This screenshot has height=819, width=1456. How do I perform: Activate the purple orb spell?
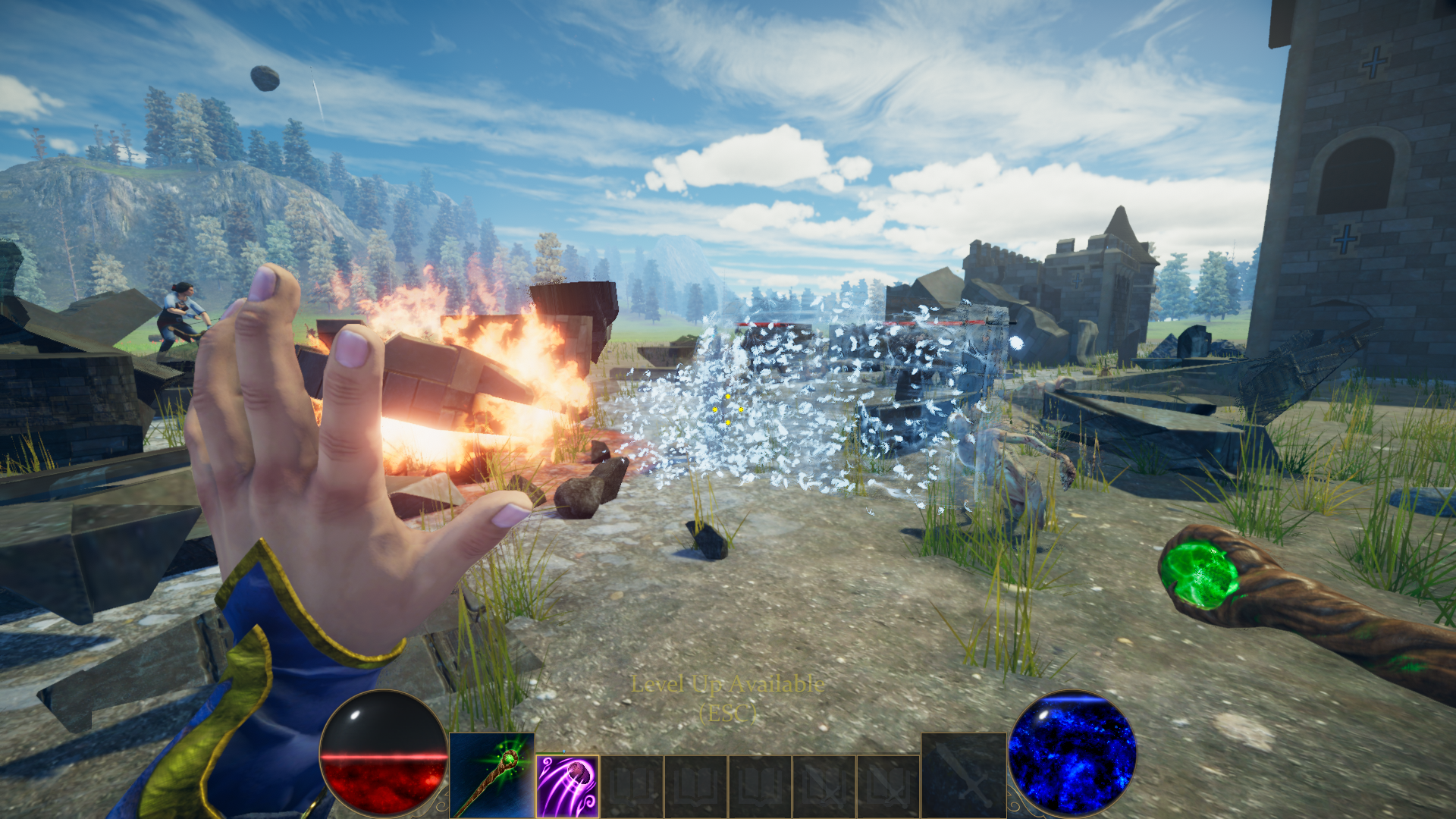(x=567, y=786)
